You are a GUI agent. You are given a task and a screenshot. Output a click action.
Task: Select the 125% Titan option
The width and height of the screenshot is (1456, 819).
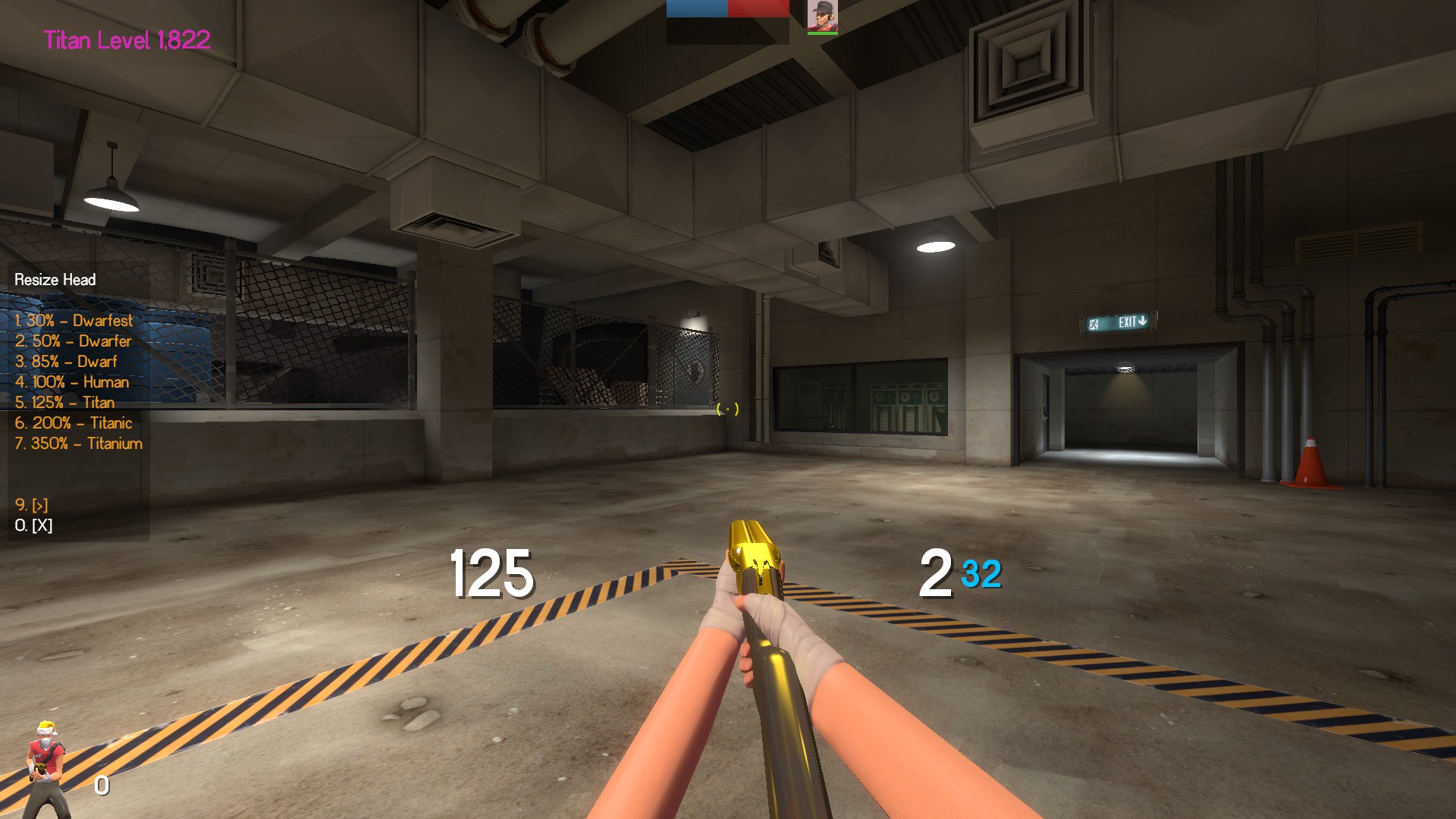64,403
